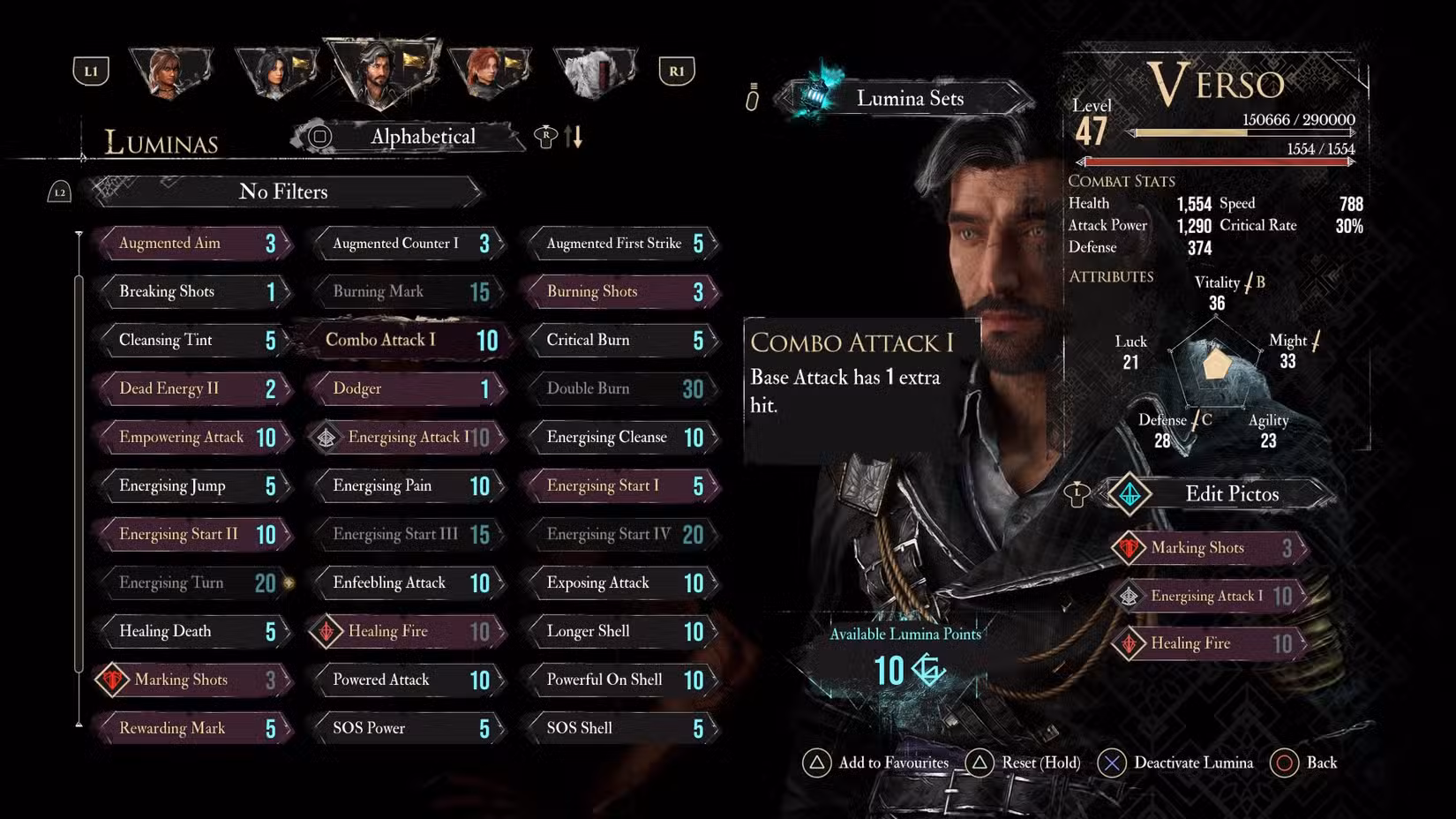Image resolution: width=1456 pixels, height=819 pixels.
Task: Select the Energising Jump lumina
Action: 194,486
